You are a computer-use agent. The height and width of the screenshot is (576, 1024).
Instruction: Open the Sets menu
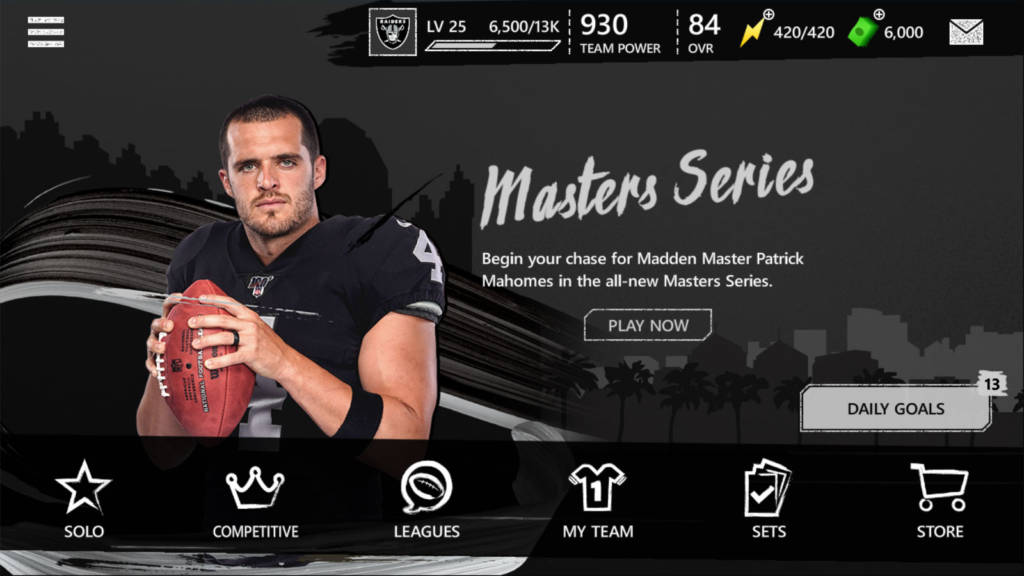pos(768,500)
